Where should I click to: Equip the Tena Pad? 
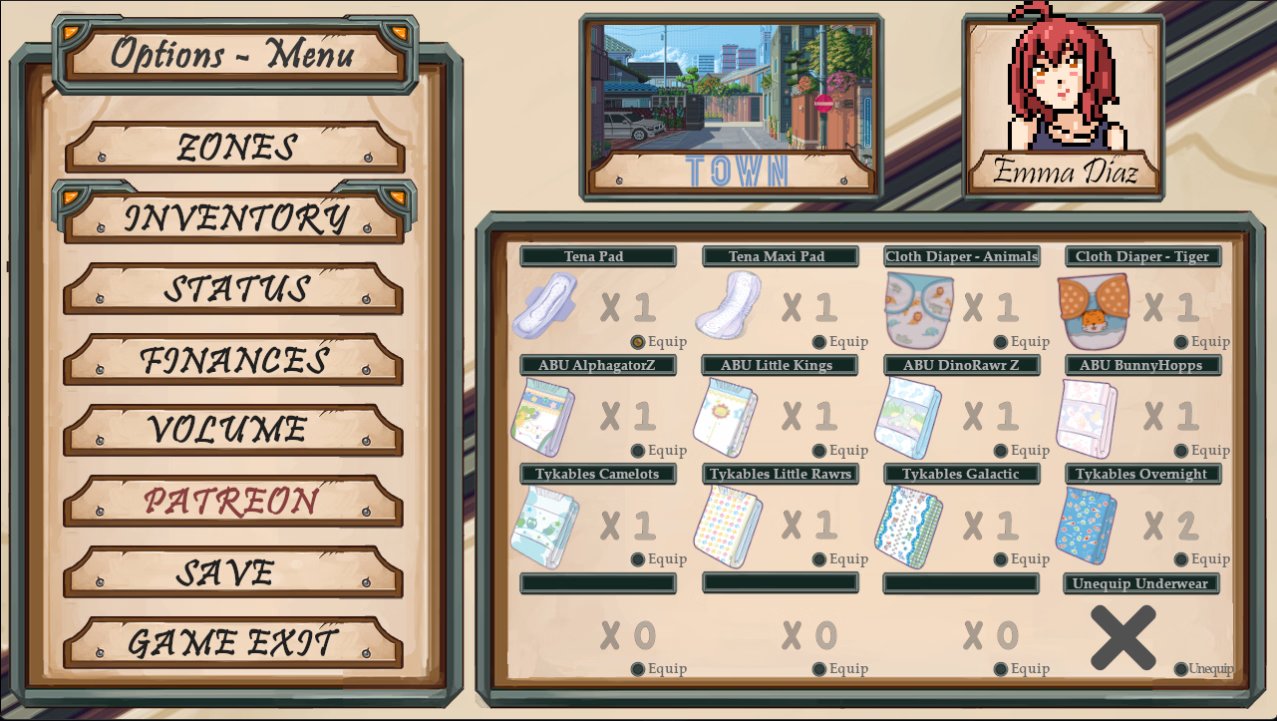pos(638,342)
